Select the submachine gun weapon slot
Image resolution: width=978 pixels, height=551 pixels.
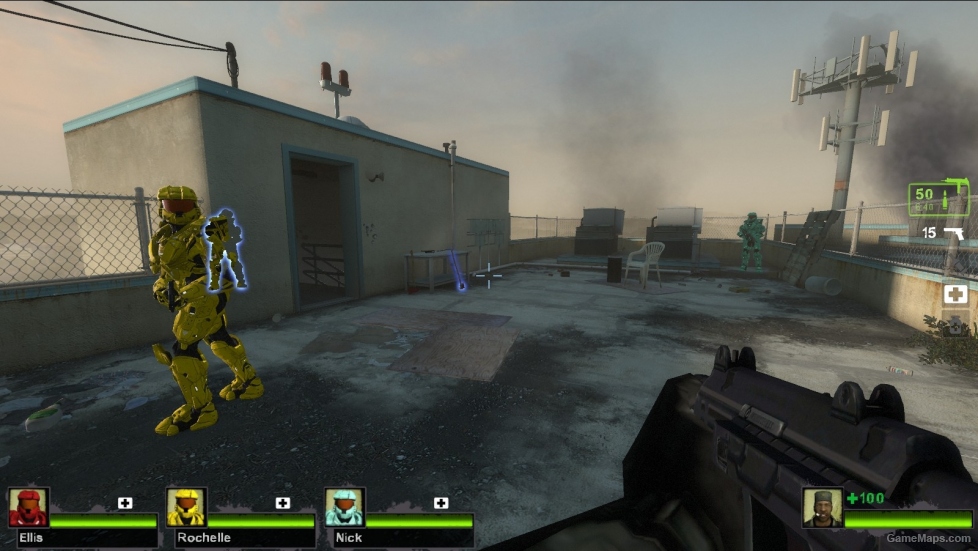coord(939,198)
